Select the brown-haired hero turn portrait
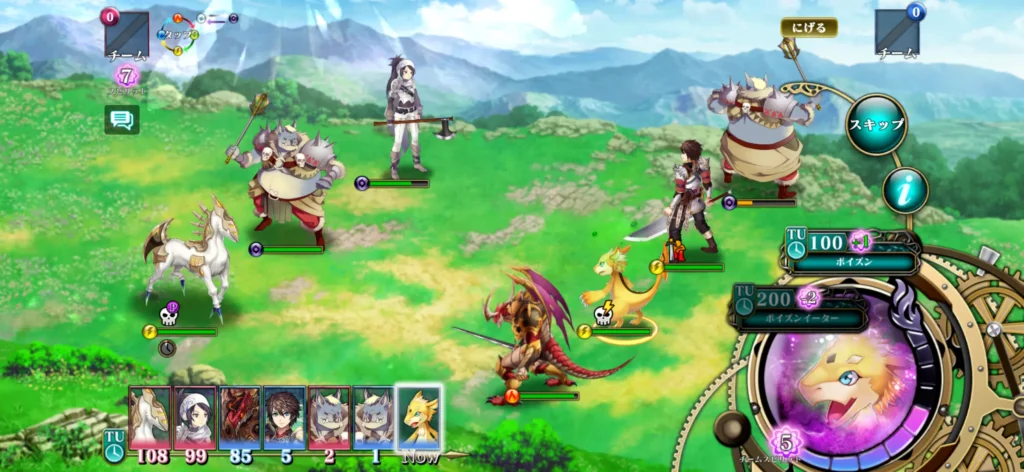1024x472 pixels. tap(284, 417)
